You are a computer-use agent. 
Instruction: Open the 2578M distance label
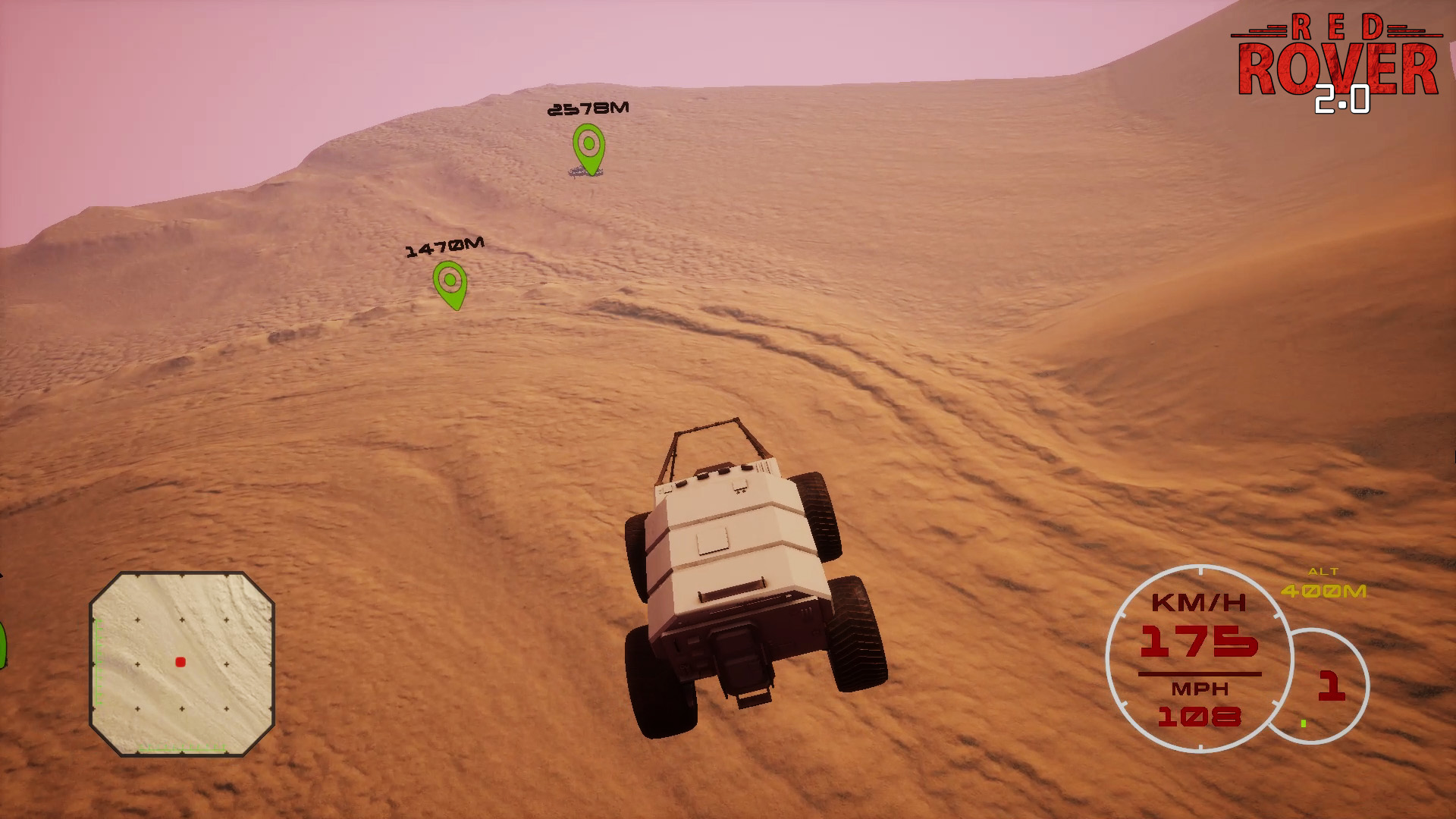(587, 108)
